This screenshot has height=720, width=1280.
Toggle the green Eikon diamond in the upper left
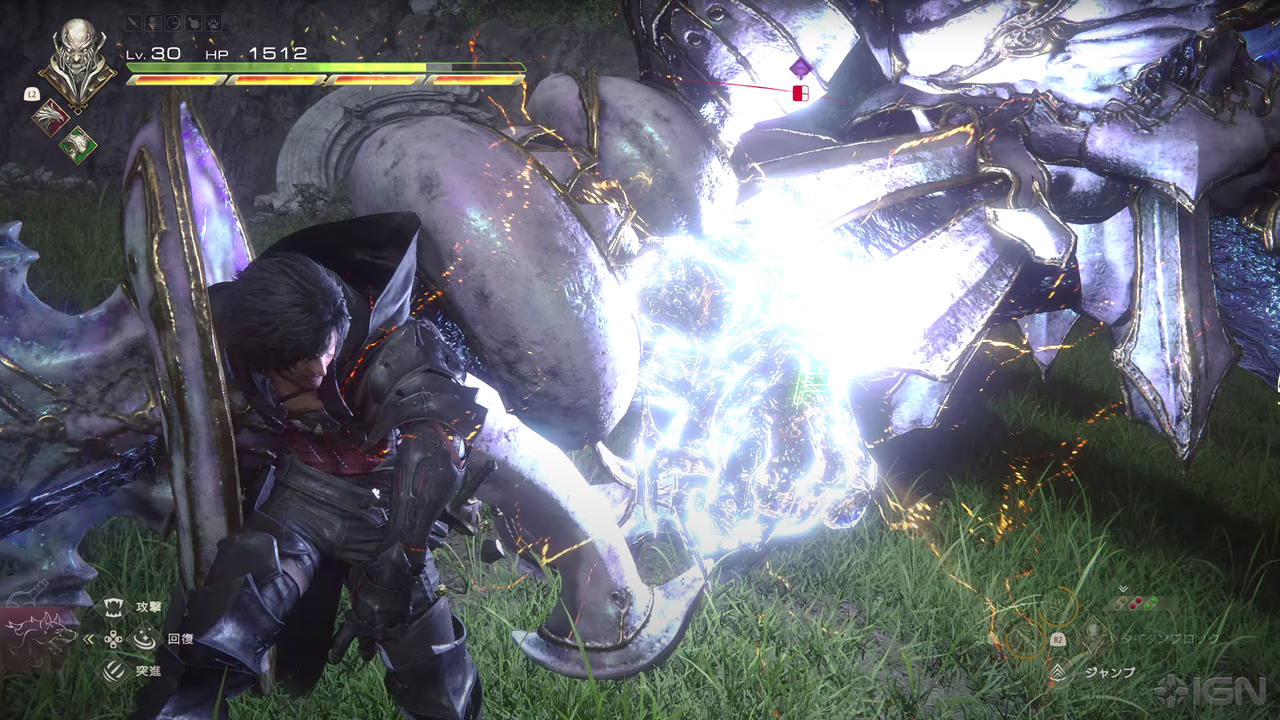pyautogui.click(x=77, y=144)
